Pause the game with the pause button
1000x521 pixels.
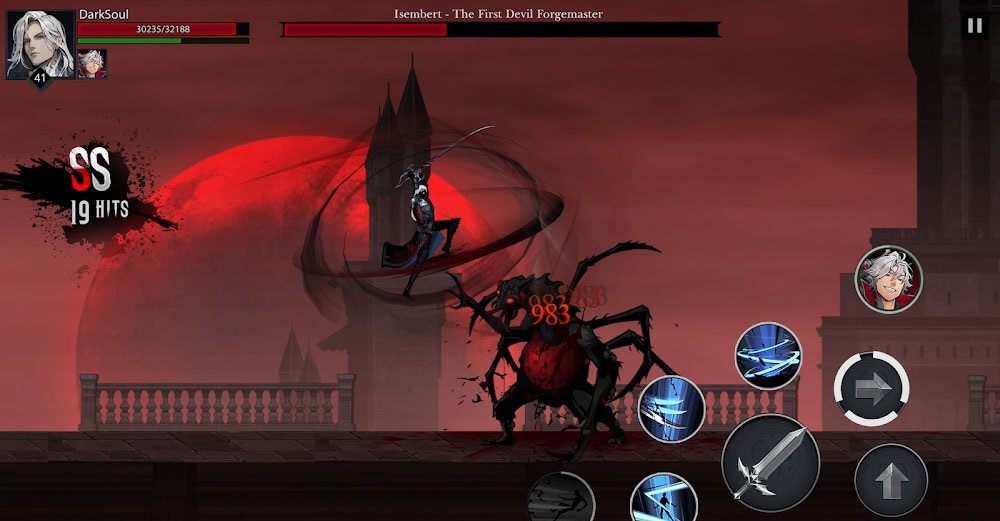[974, 26]
